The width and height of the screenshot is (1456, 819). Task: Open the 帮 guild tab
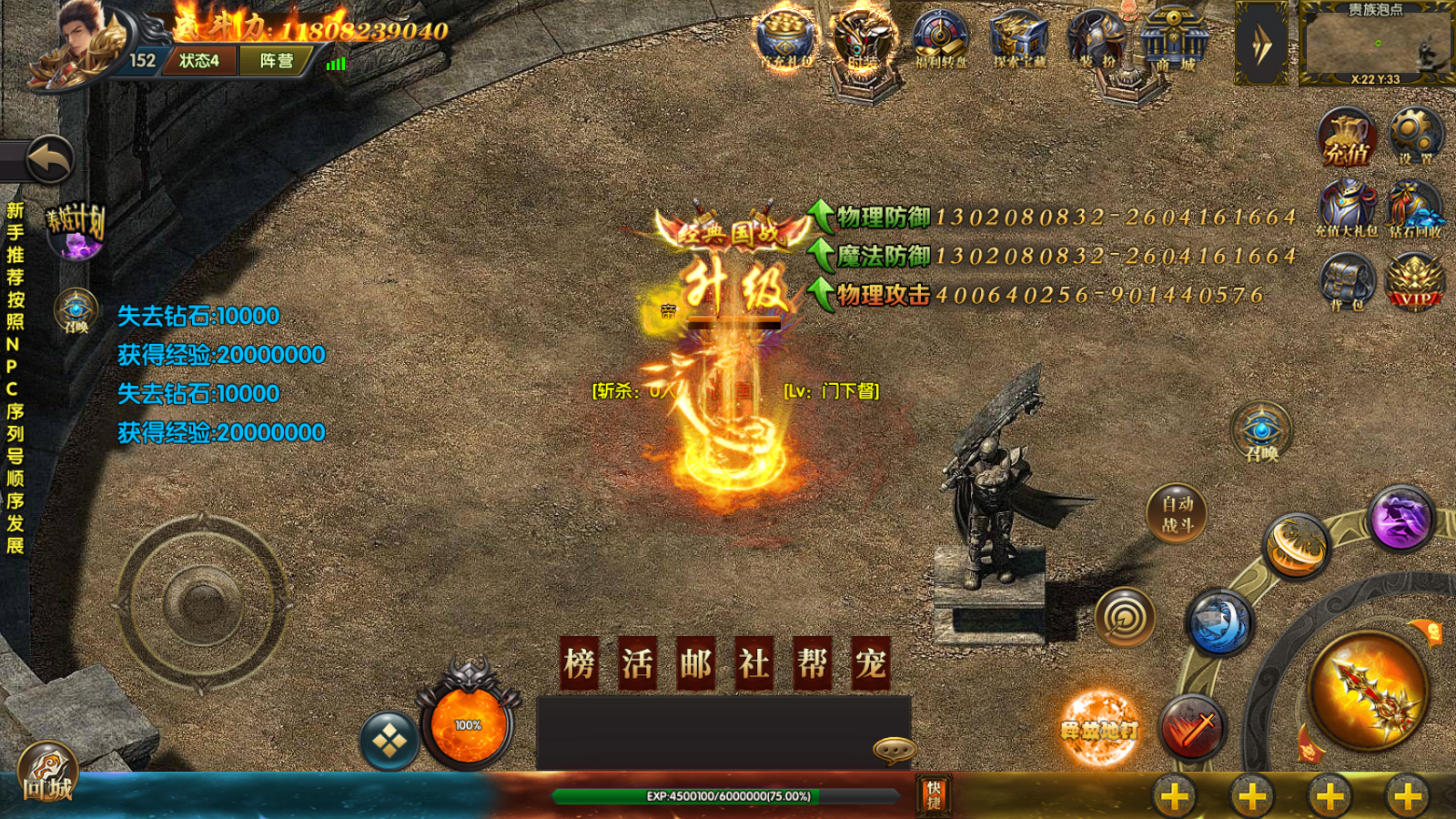tap(812, 663)
